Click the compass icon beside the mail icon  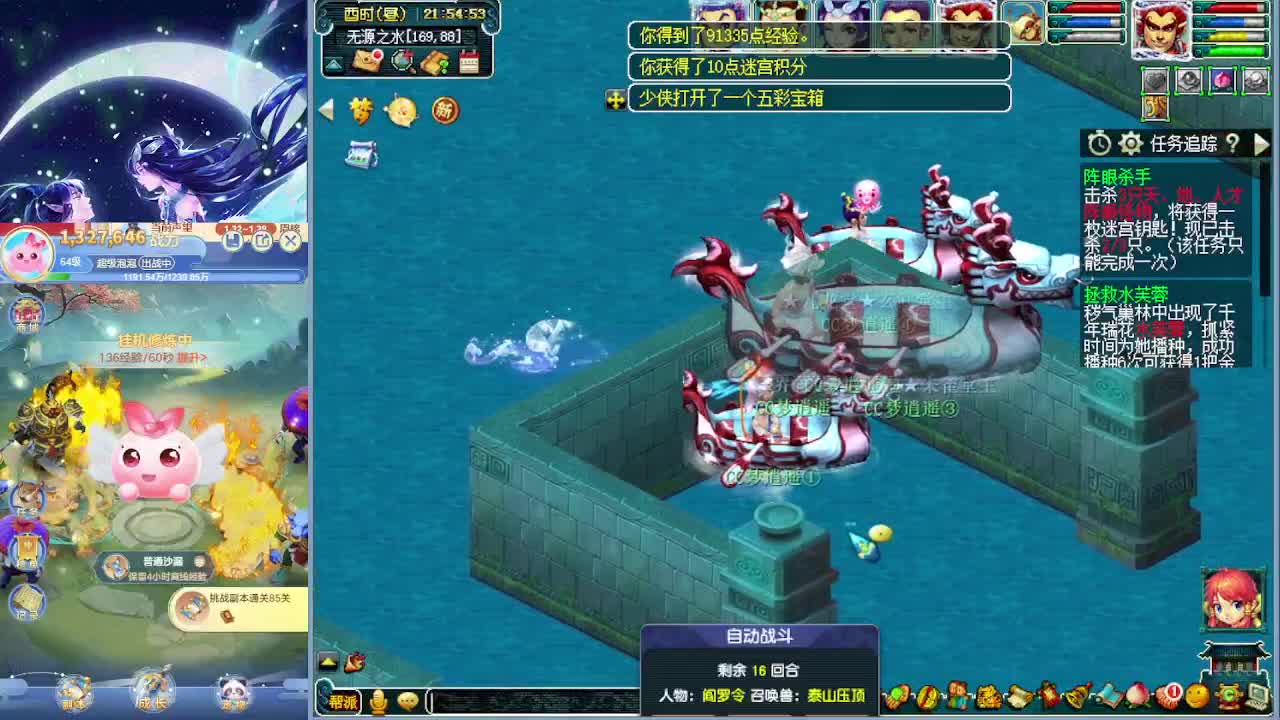(x=401, y=60)
